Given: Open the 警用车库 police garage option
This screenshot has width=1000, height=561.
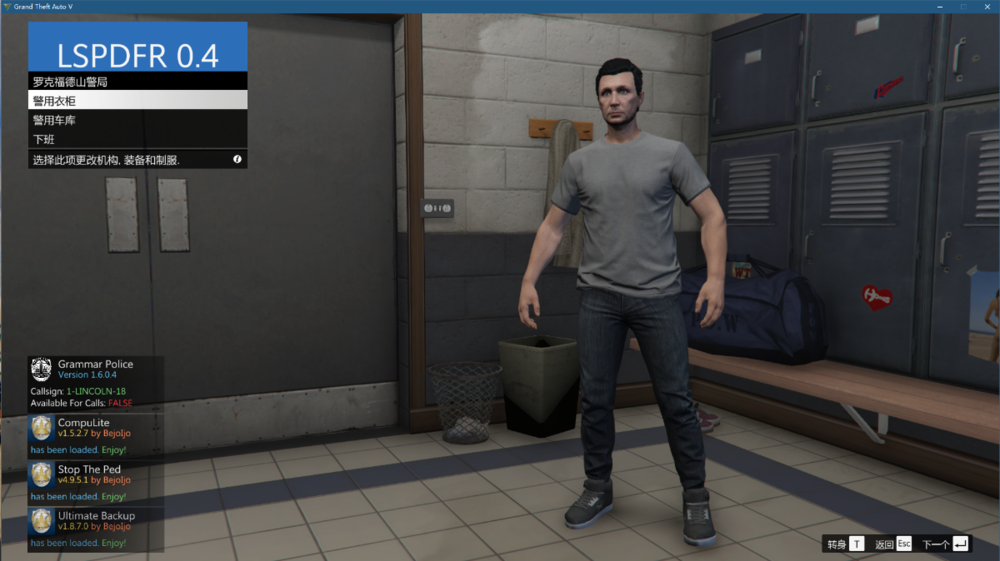Looking at the screenshot, I should 137,120.
